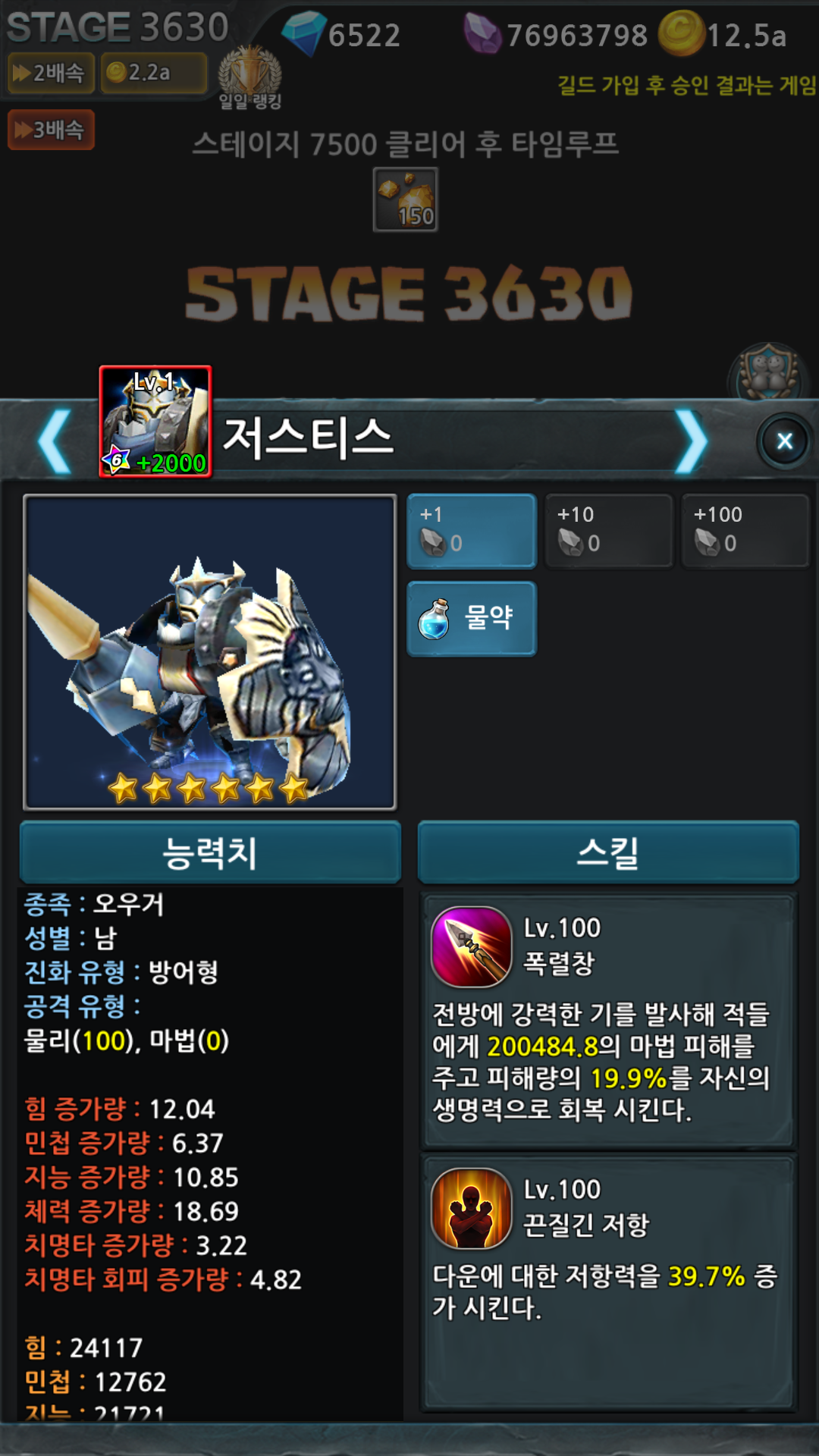Use the 물약 potion button
819x1456 pixels.
pos(472,618)
